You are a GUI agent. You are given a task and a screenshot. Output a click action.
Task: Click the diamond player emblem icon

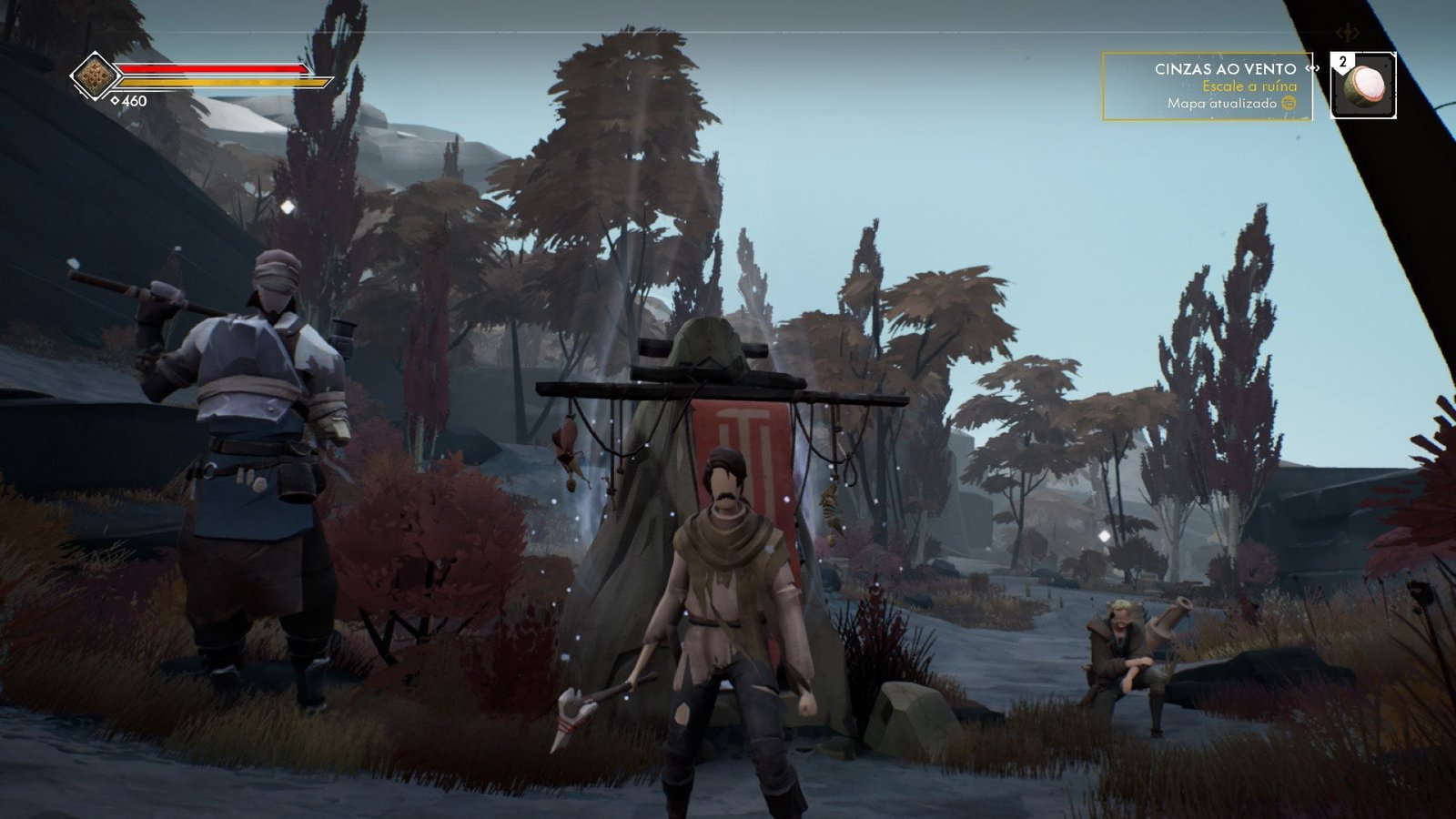93,77
